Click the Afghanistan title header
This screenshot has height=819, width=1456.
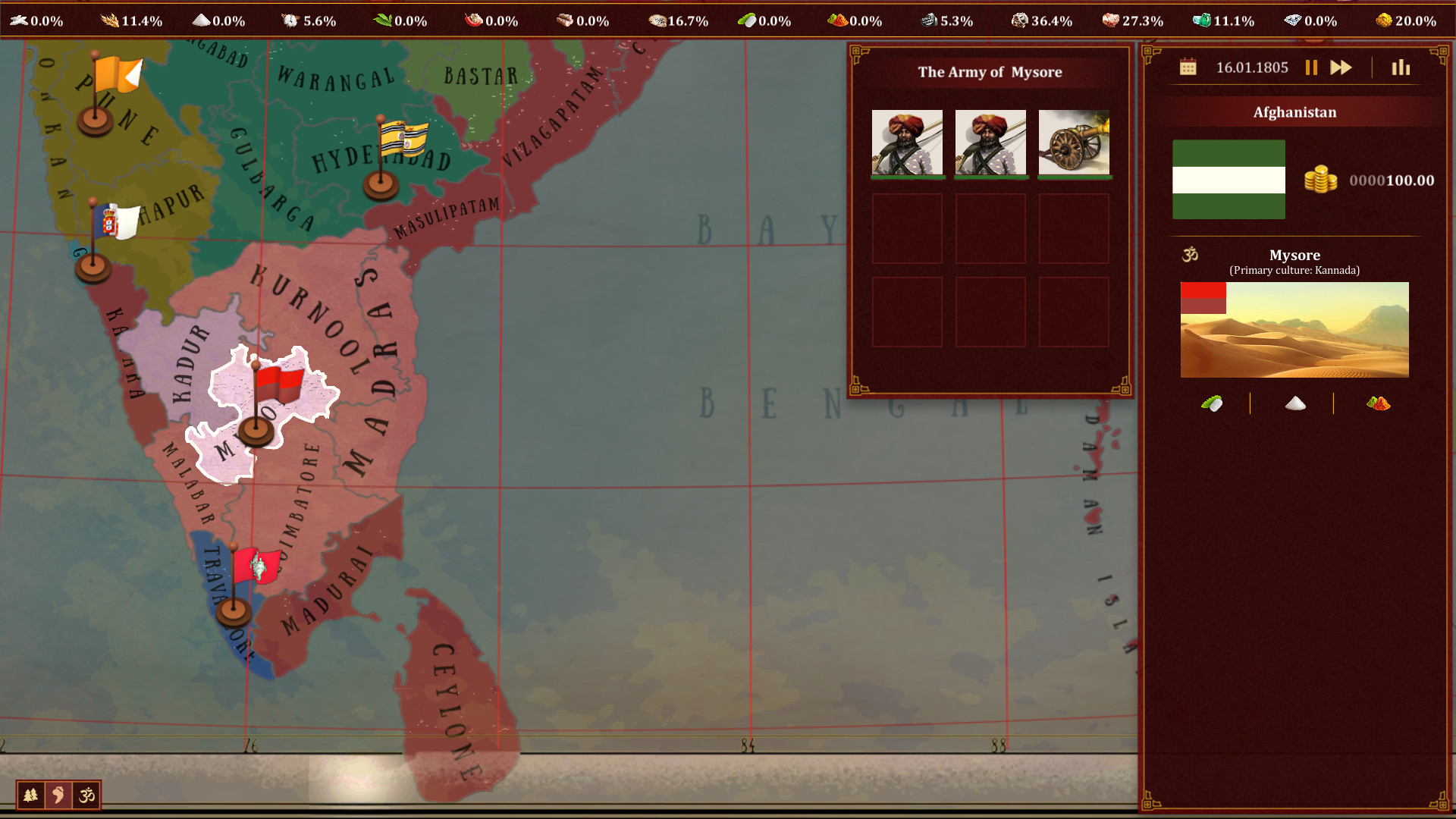1295,111
